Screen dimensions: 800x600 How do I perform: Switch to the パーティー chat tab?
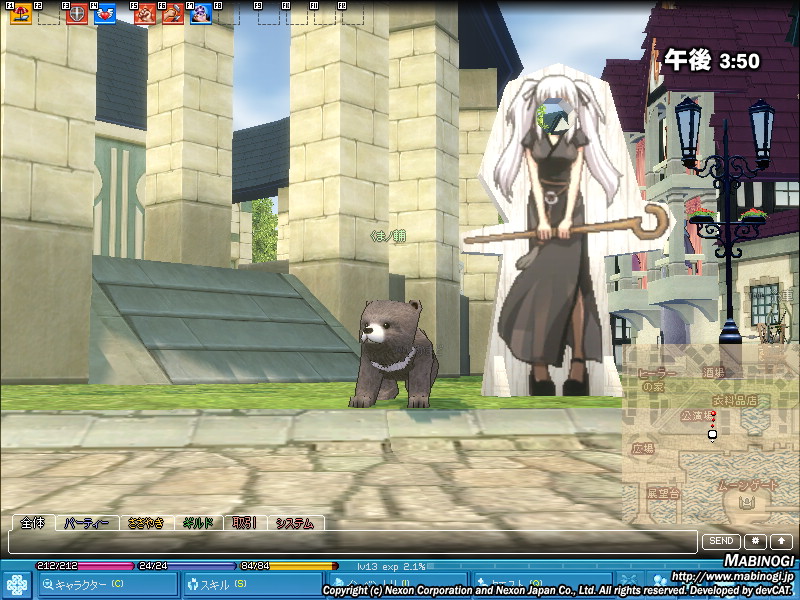(86, 523)
